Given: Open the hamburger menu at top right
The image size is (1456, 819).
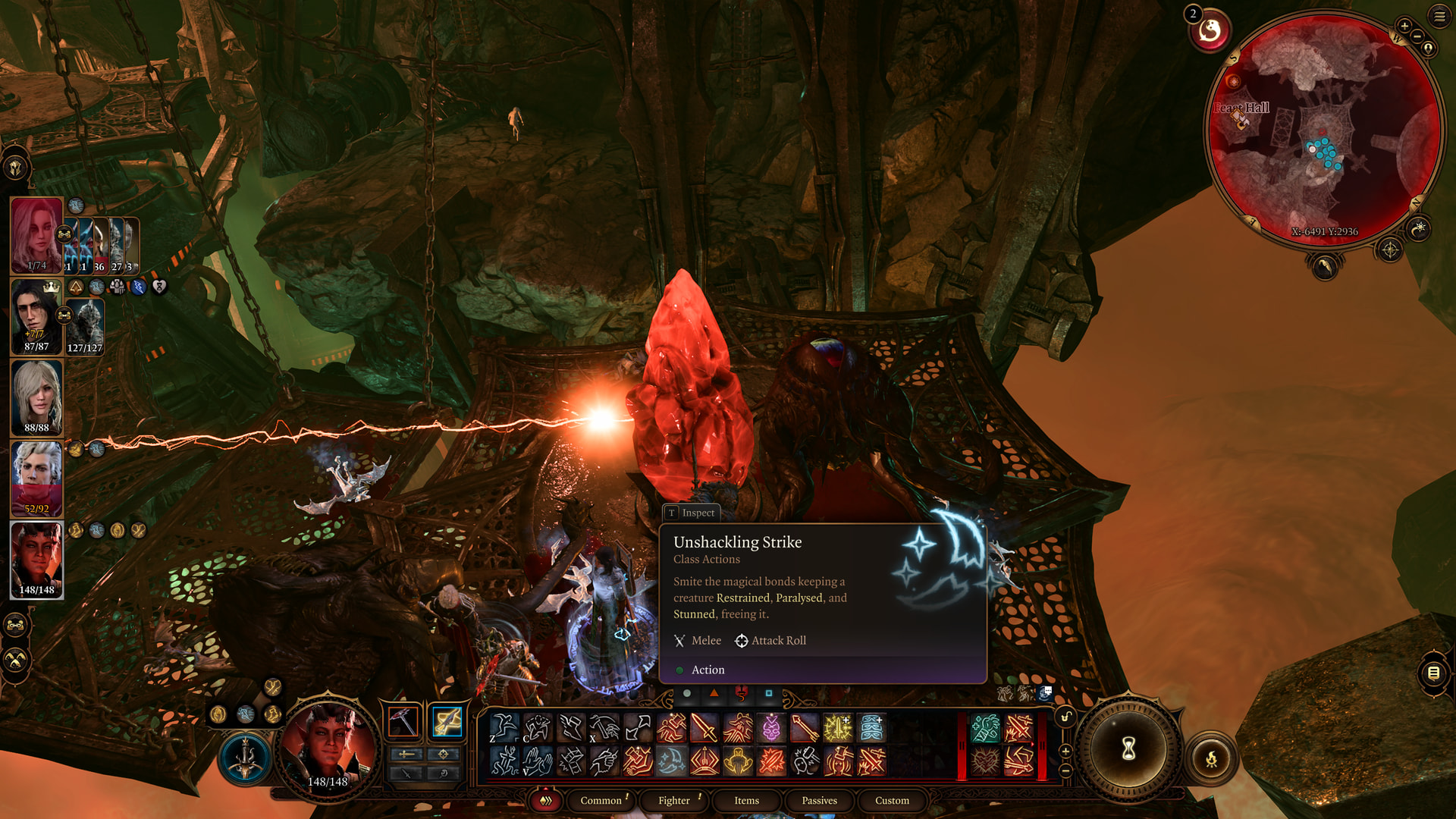Looking at the screenshot, I should point(1439,17).
